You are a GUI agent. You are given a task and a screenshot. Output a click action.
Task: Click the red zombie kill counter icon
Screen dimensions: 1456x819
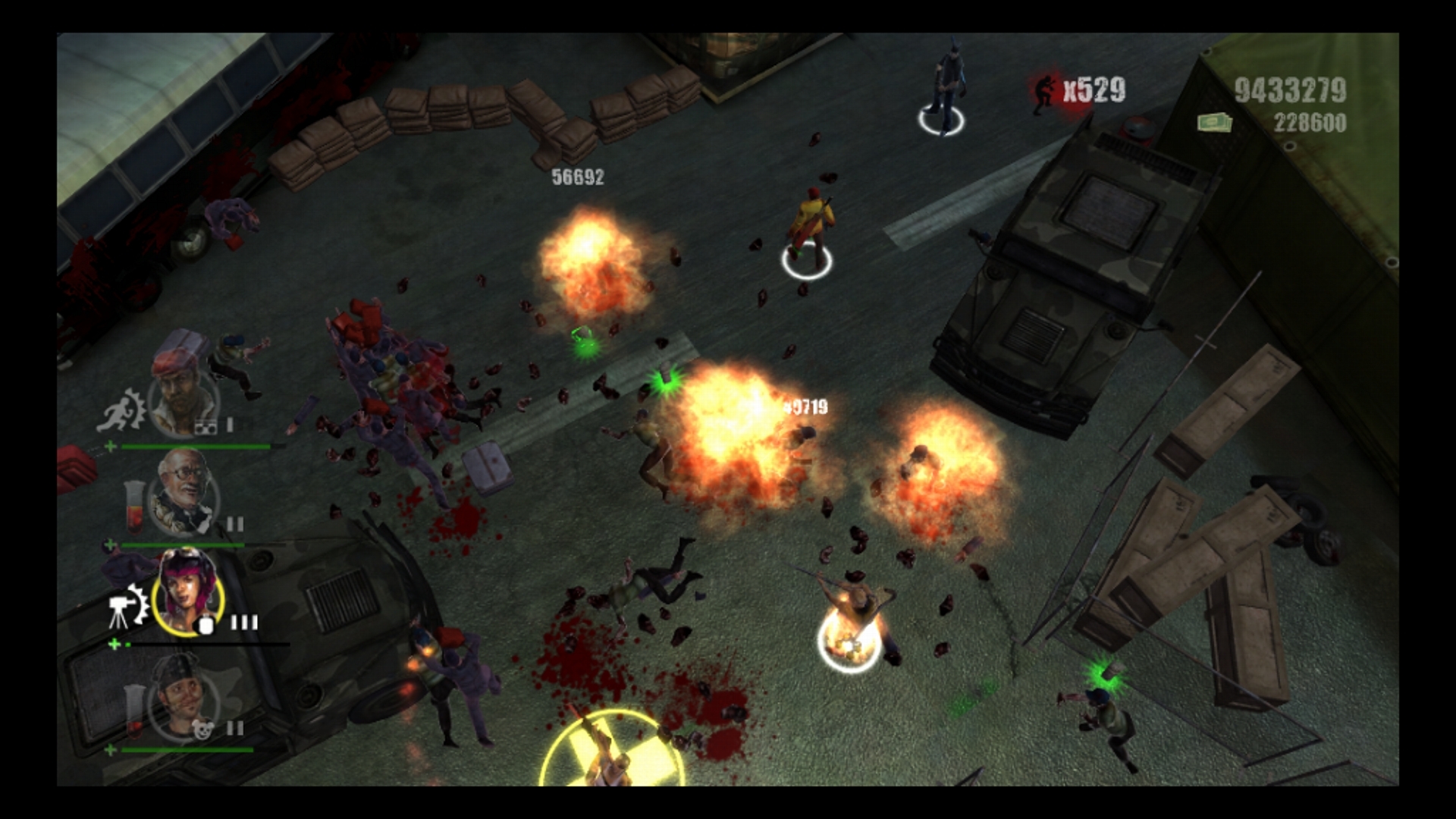[1045, 93]
